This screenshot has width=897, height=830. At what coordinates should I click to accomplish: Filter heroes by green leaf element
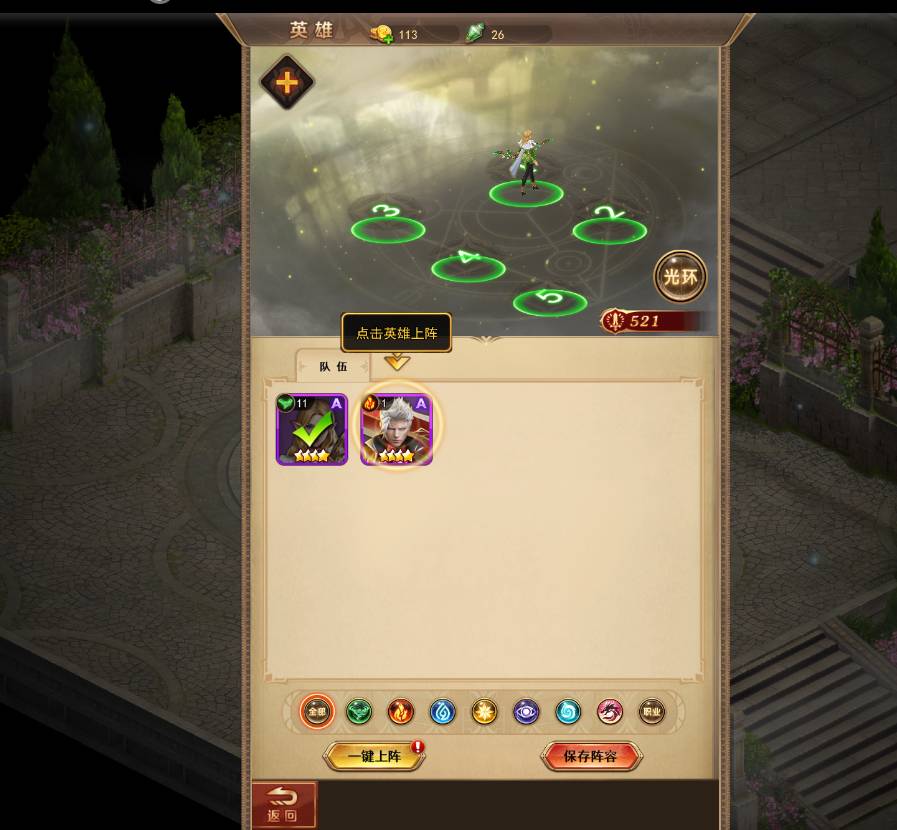pos(359,712)
